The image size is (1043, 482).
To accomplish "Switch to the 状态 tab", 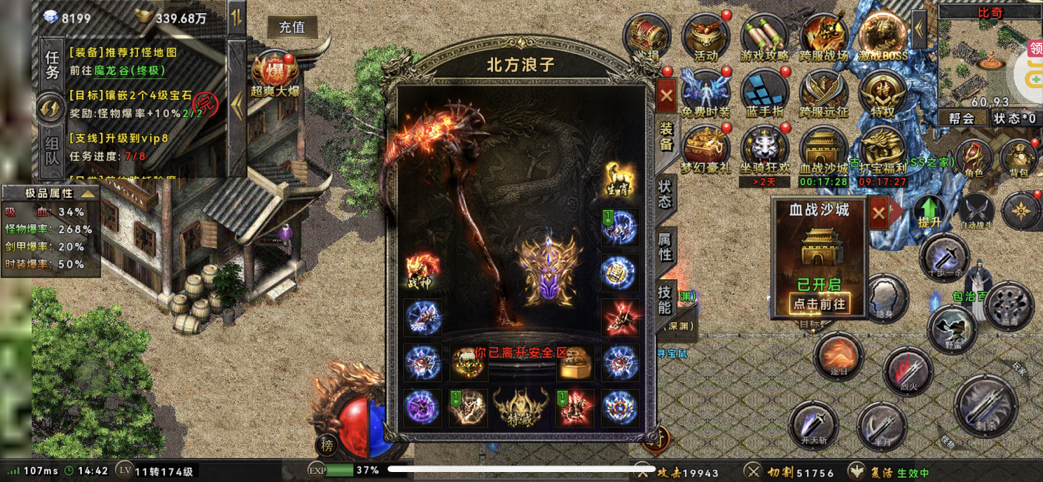I will [x=666, y=193].
